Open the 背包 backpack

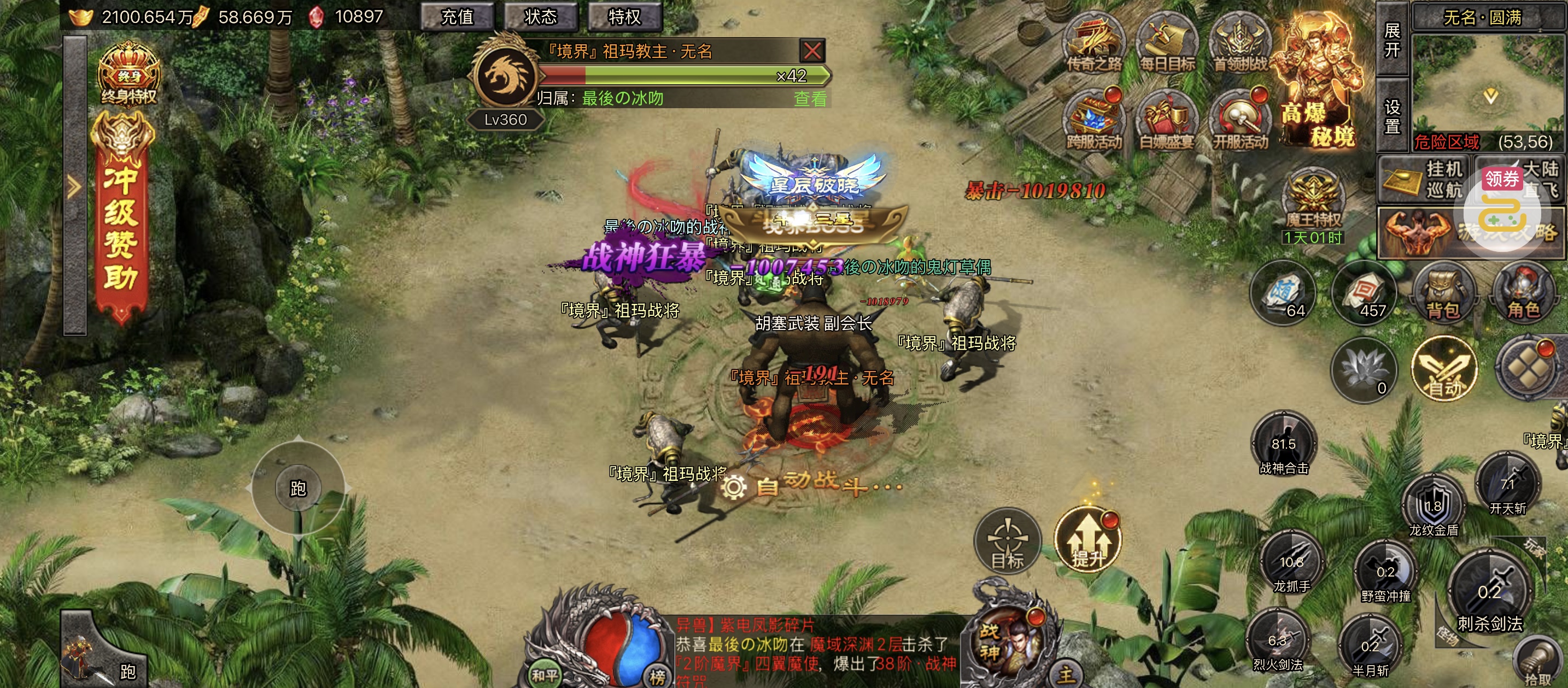(1443, 295)
